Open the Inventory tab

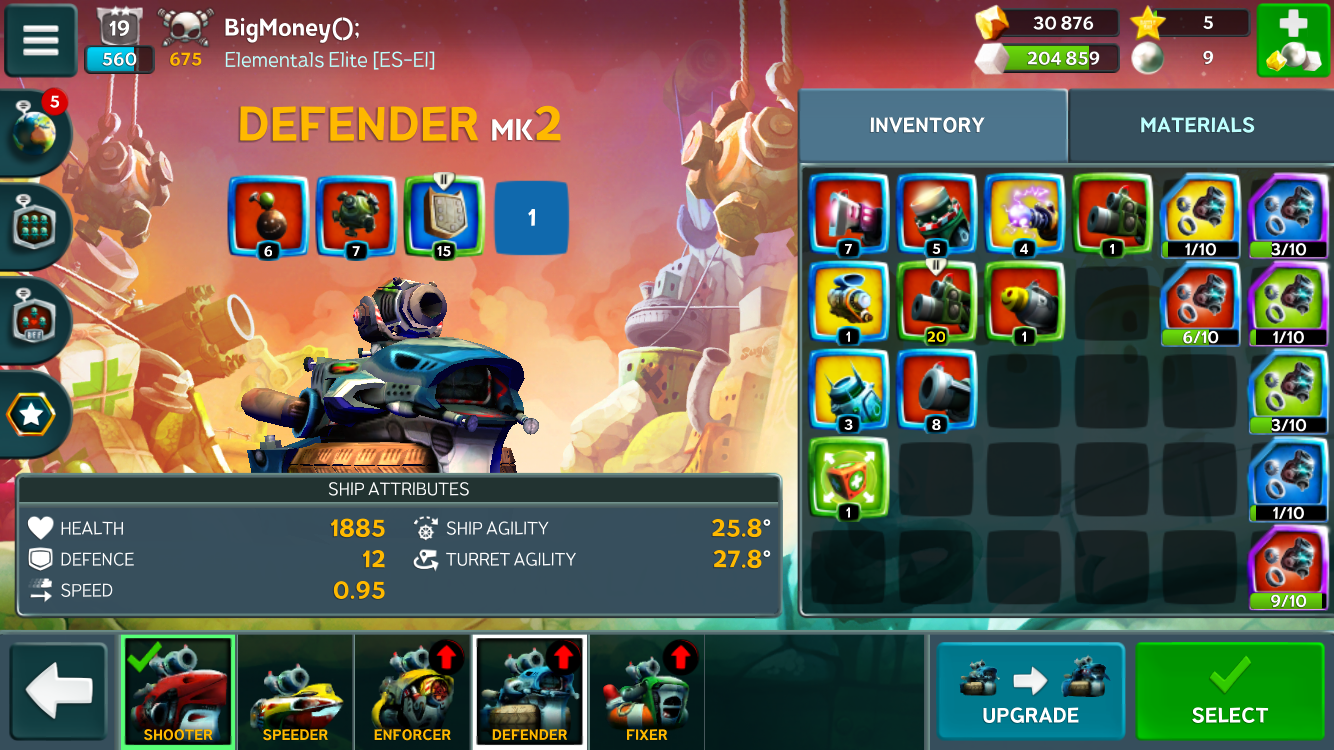coord(927,125)
